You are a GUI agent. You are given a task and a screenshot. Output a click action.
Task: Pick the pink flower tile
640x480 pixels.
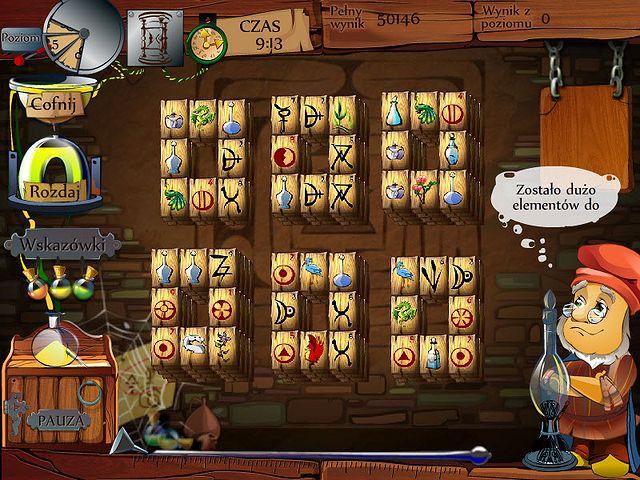424,189
